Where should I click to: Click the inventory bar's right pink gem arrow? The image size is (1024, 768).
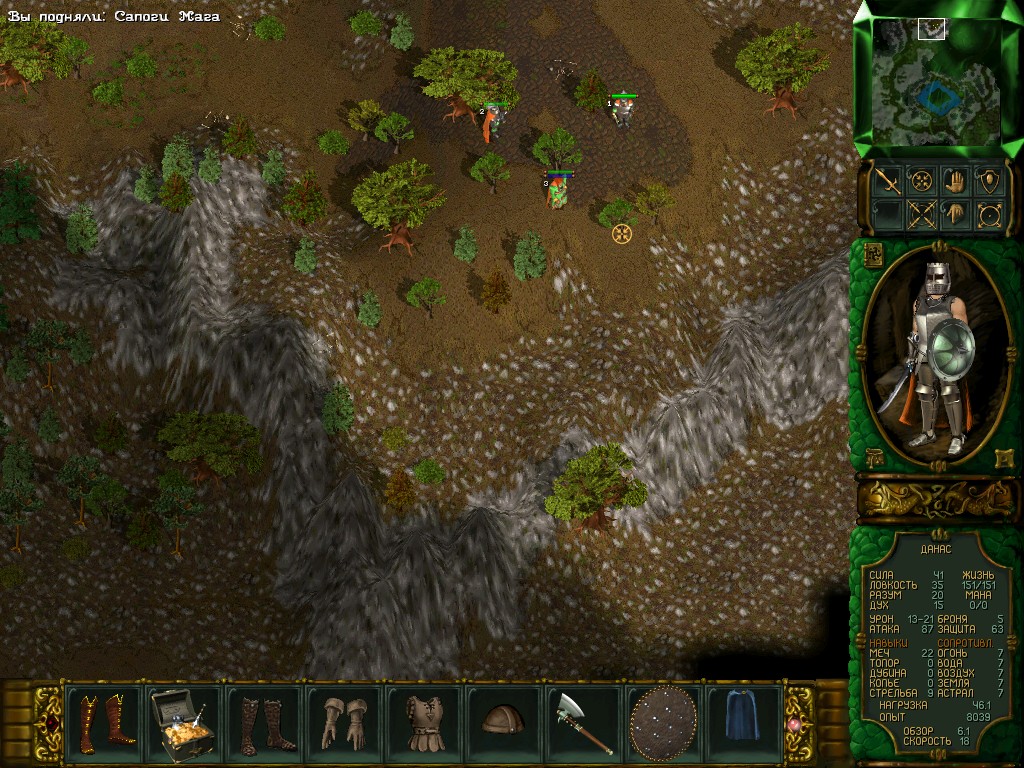(x=797, y=723)
